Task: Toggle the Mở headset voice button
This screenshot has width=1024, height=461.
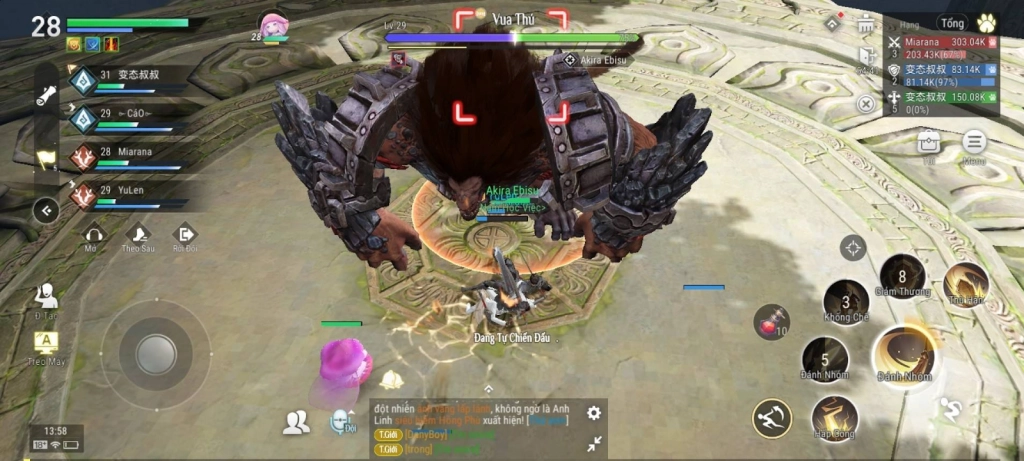Action: (x=93, y=237)
